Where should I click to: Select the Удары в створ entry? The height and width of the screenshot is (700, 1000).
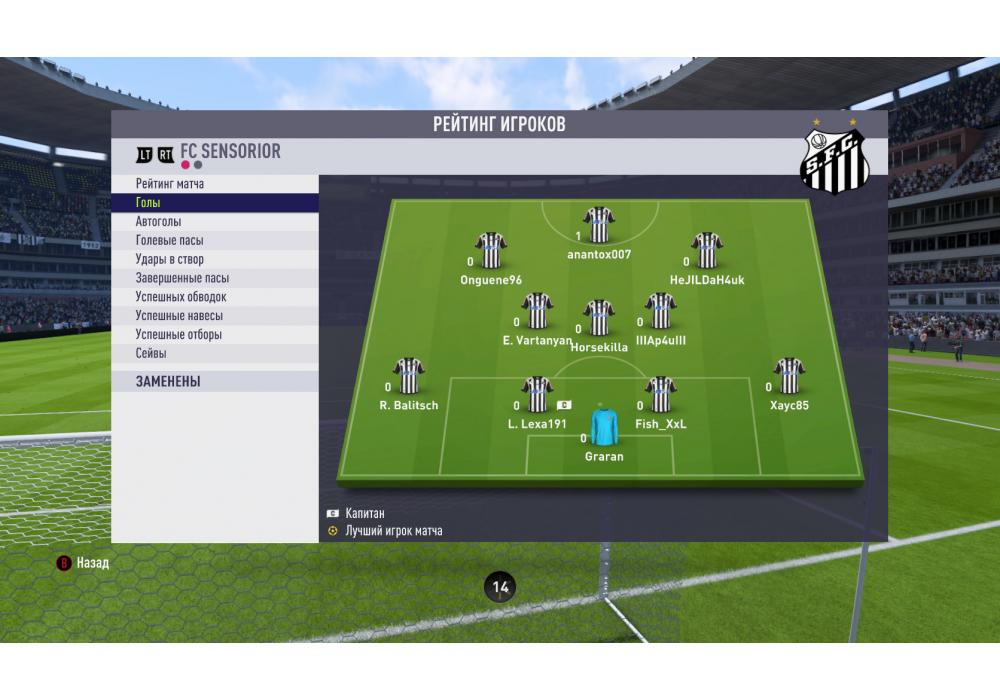point(170,260)
